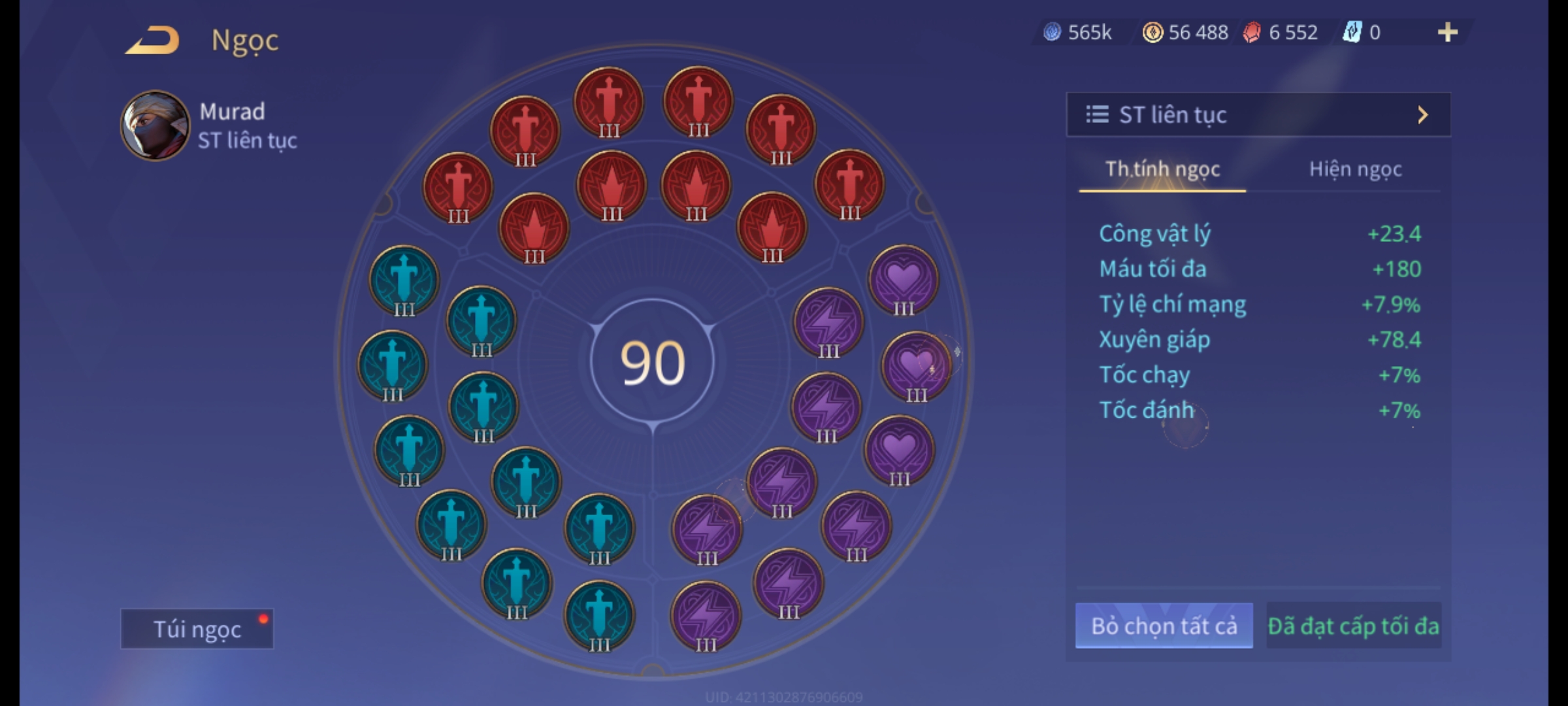
Task: Select the Th.tính ngọc tab
Action: [1162, 169]
